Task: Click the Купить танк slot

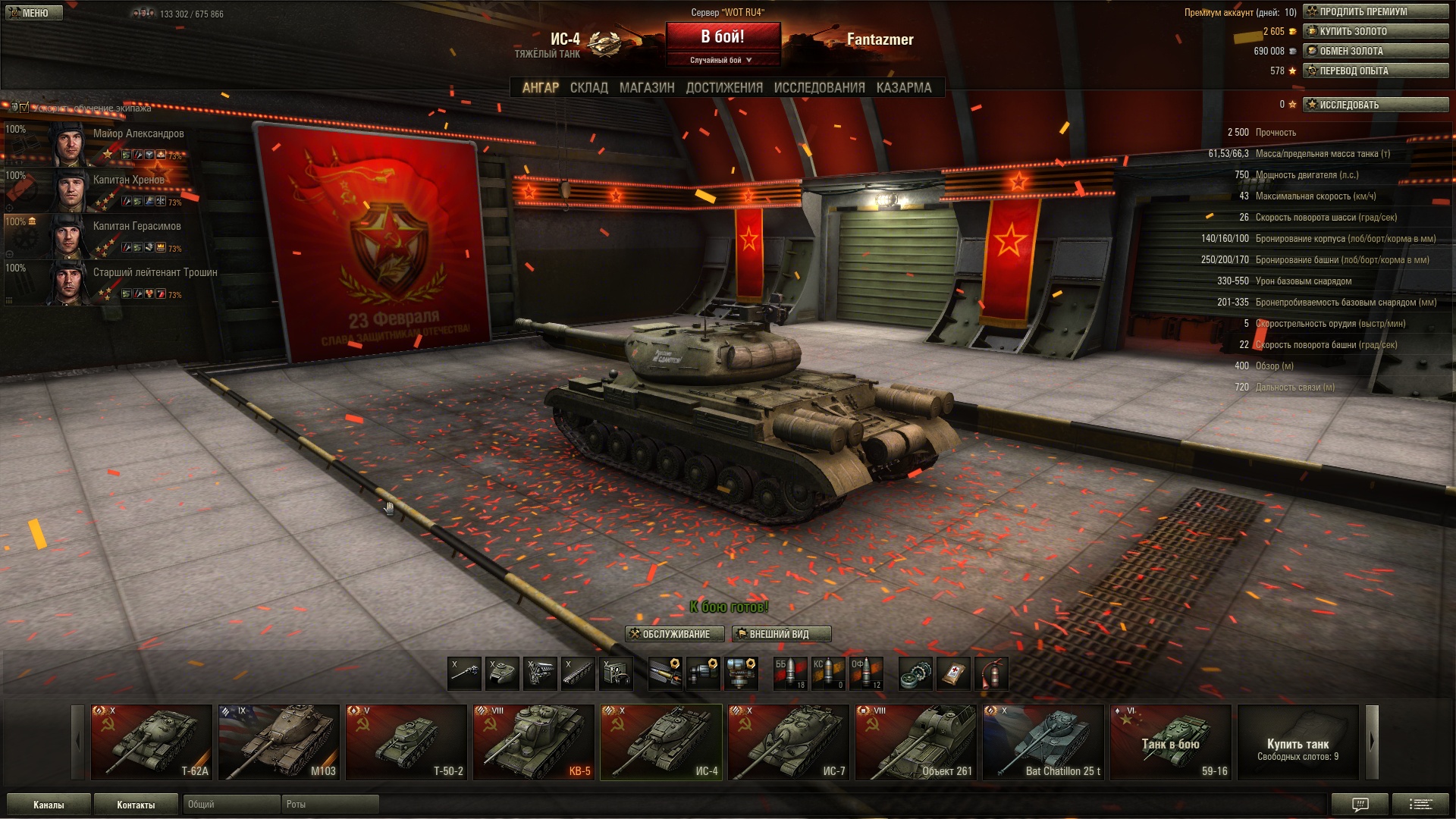Action: click(1298, 742)
